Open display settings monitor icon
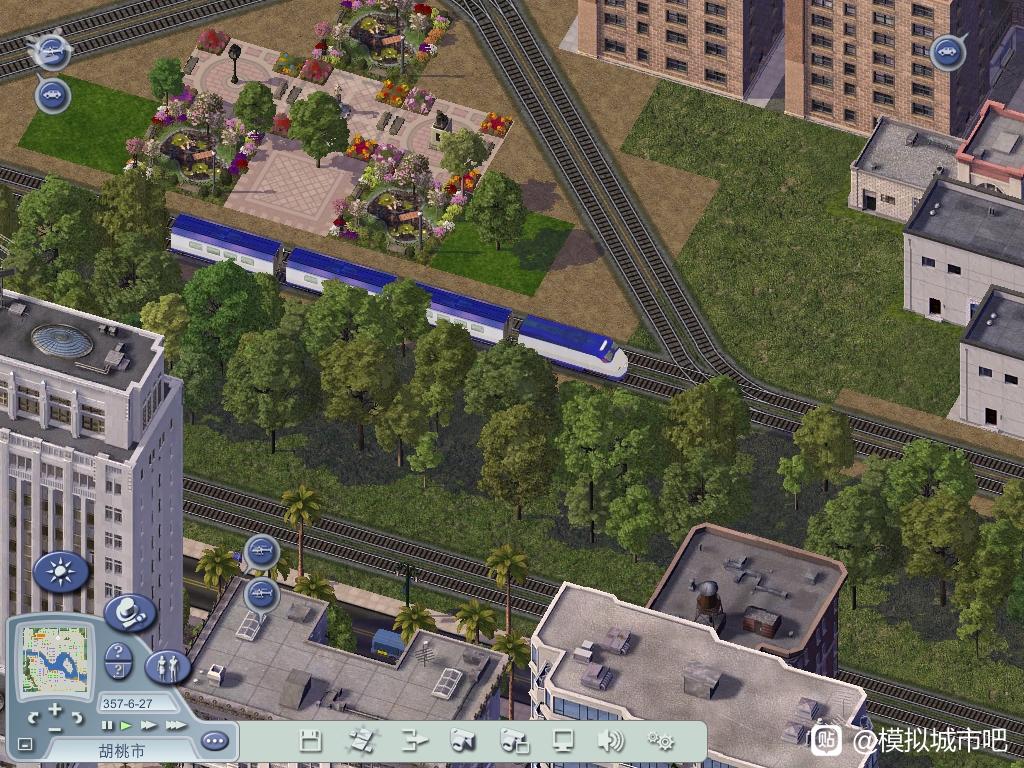The width and height of the screenshot is (1024, 768). point(564,741)
